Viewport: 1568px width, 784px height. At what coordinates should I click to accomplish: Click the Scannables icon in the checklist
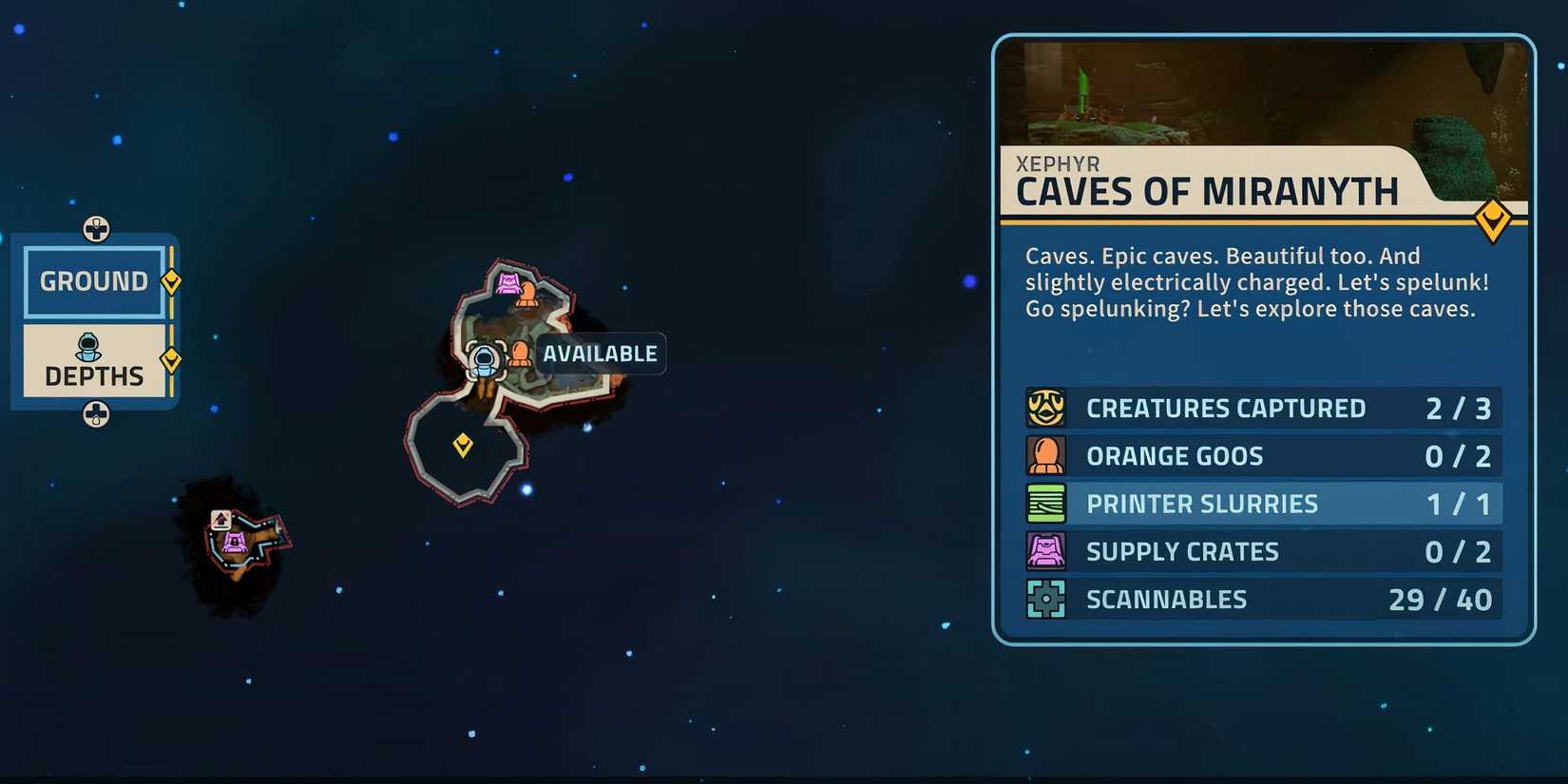pyautogui.click(x=1045, y=599)
